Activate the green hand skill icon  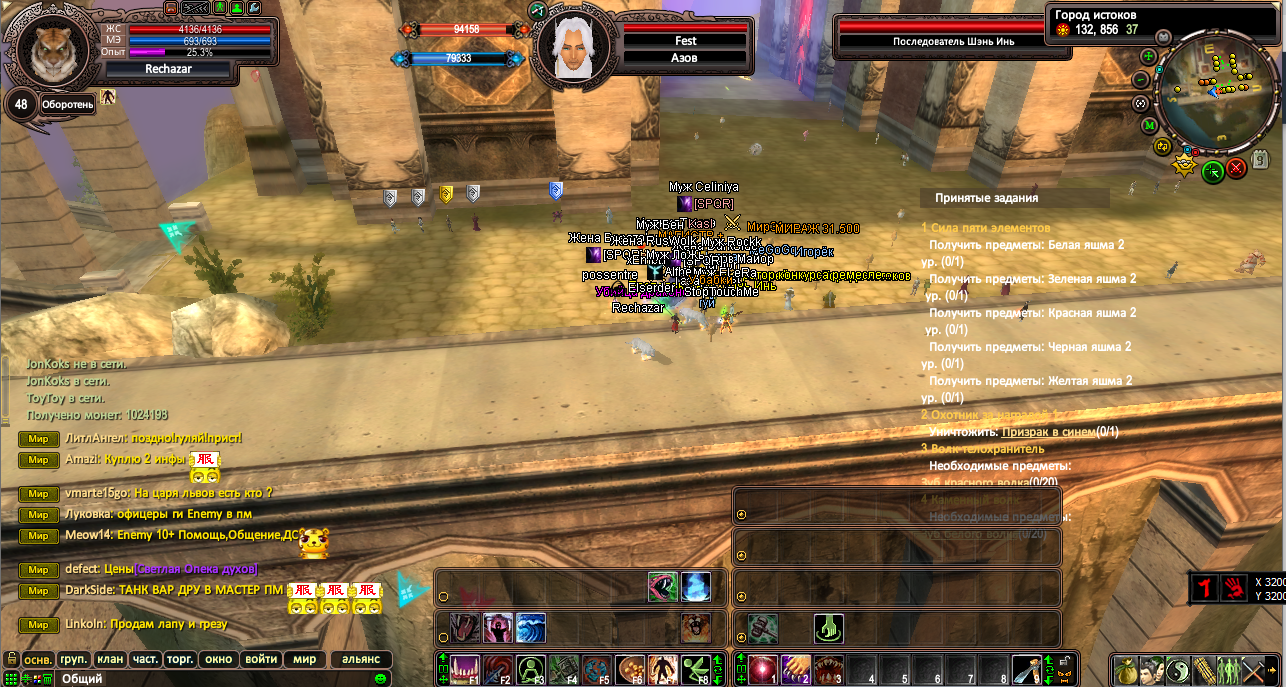[x=828, y=628]
